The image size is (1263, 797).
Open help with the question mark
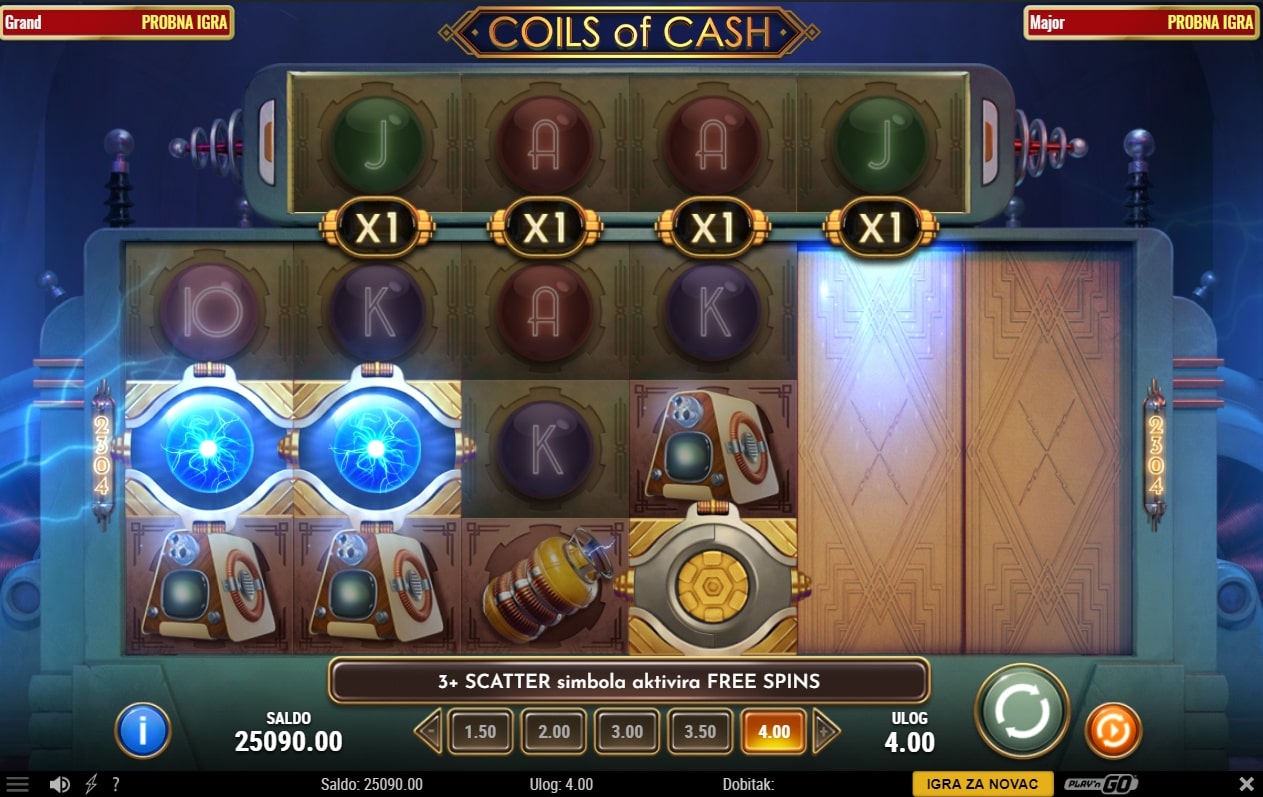click(116, 785)
